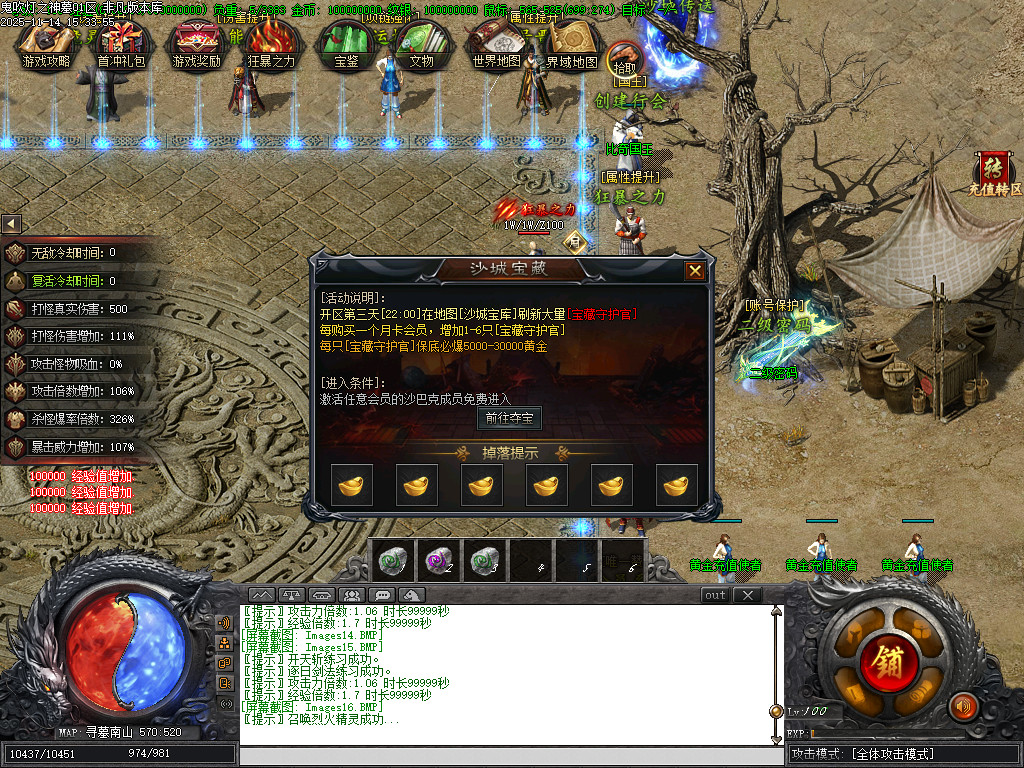Open the 宝鉴 green book menu
Screen dimensions: 1024x768
pyautogui.click(x=346, y=44)
